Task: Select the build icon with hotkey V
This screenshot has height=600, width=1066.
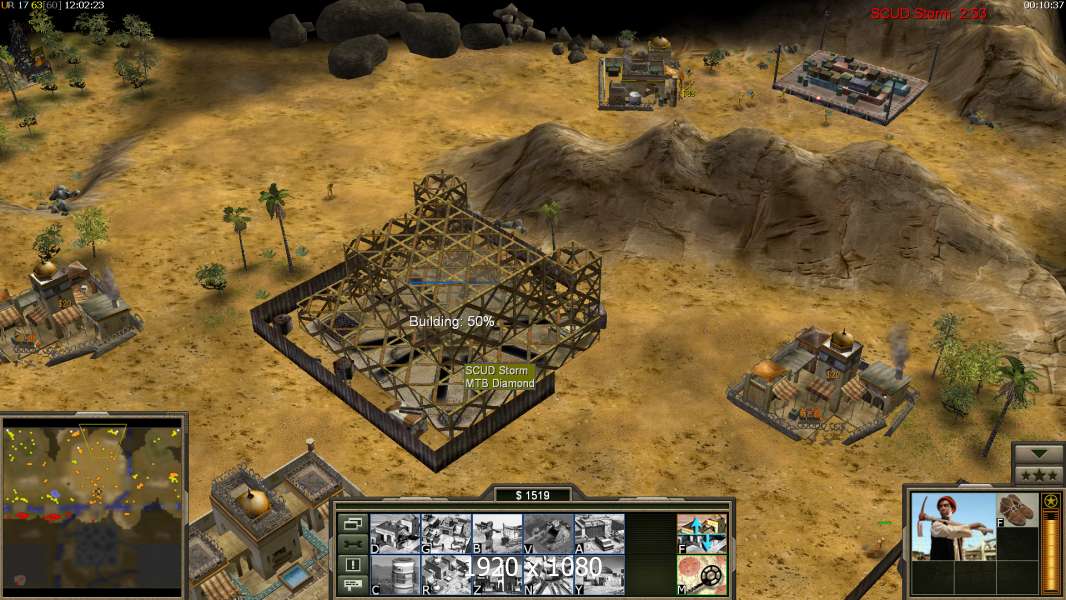Action: (x=548, y=534)
